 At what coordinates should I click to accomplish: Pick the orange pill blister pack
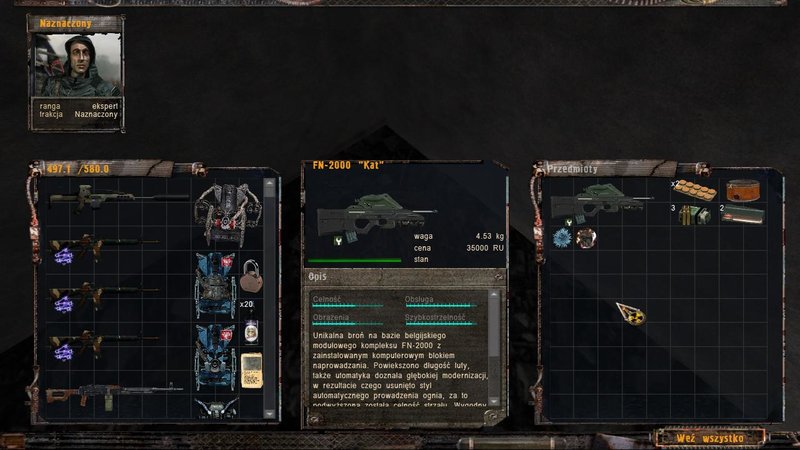(x=695, y=188)
